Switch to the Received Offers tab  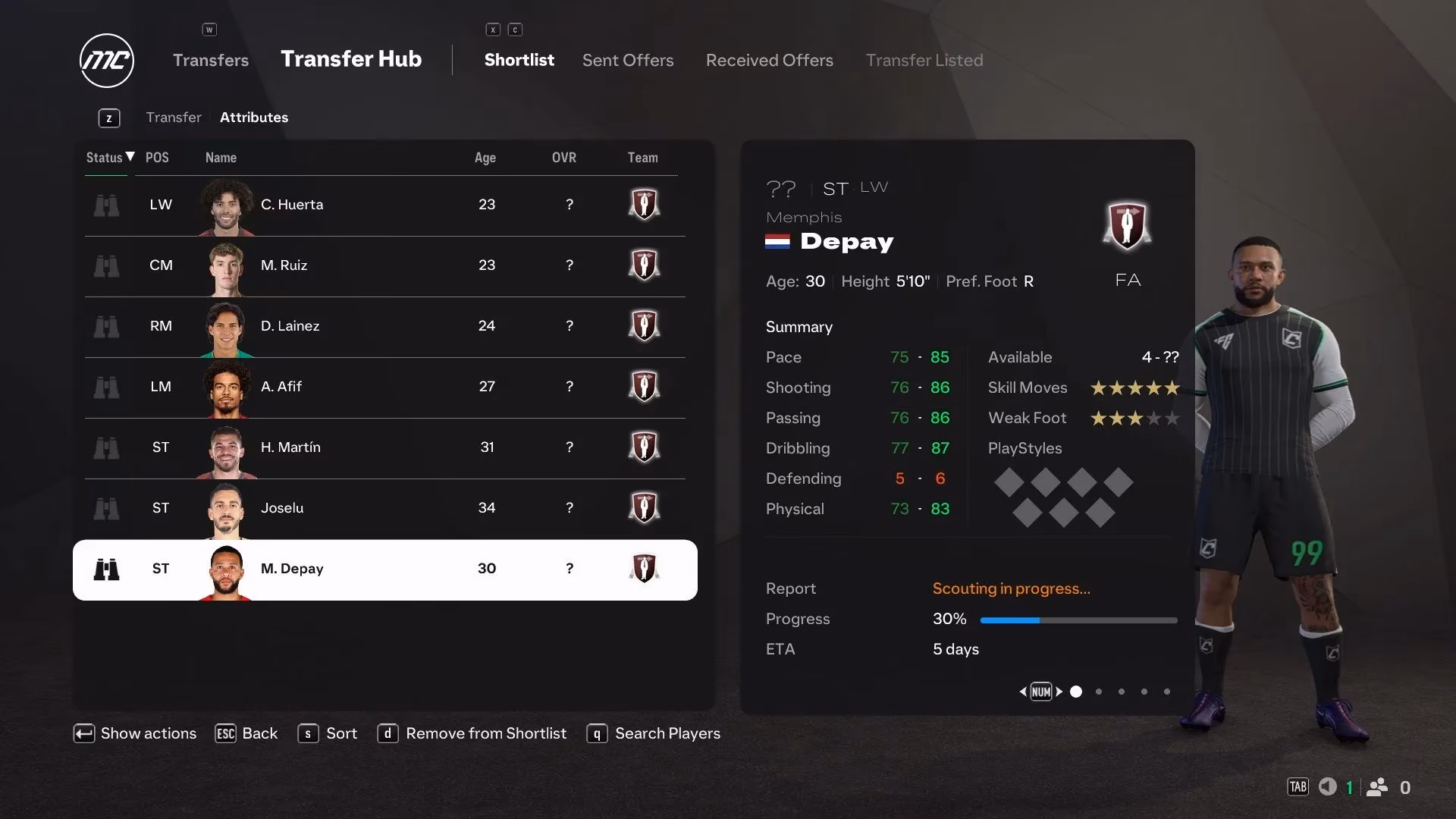pos(769,60)
